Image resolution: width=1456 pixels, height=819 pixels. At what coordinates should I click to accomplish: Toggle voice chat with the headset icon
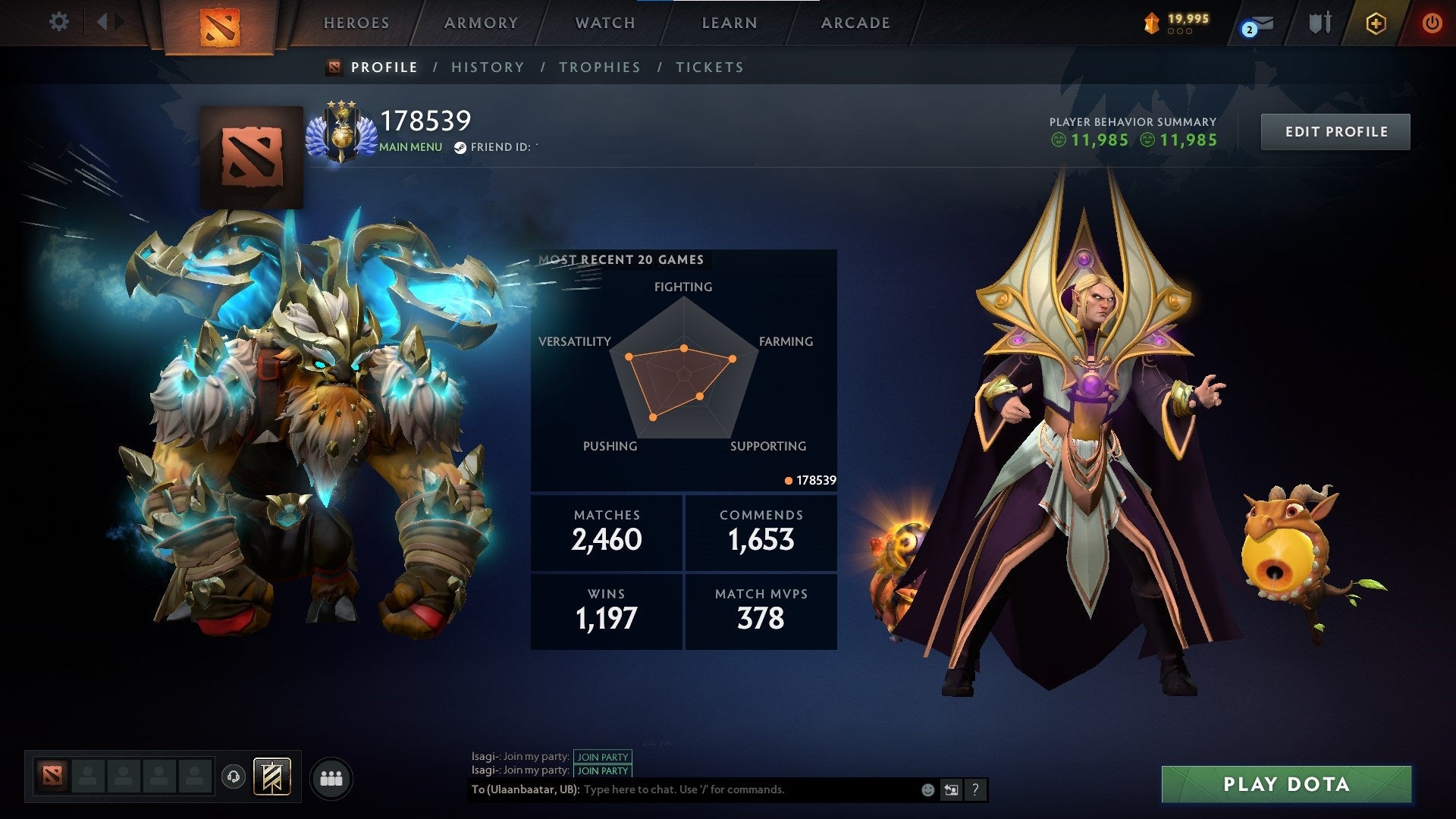pyautogui.click(x=234, y=776)
